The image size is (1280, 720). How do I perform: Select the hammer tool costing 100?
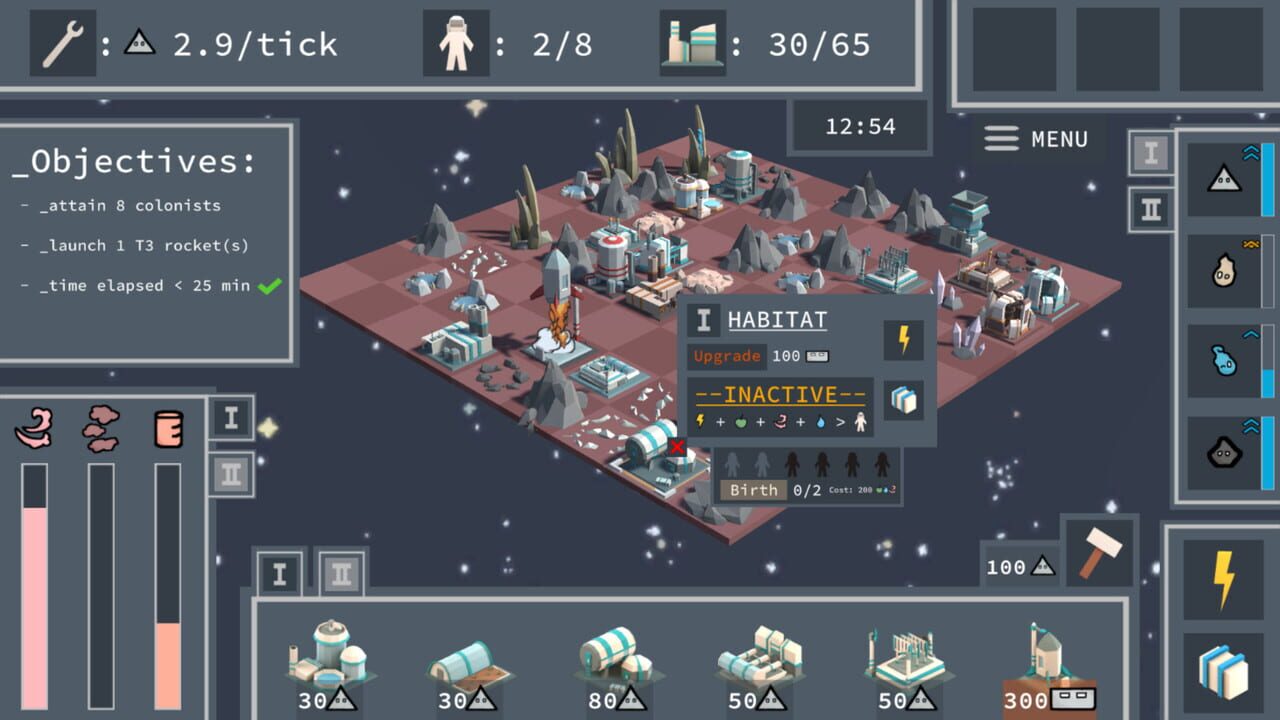pos(1098,554)
